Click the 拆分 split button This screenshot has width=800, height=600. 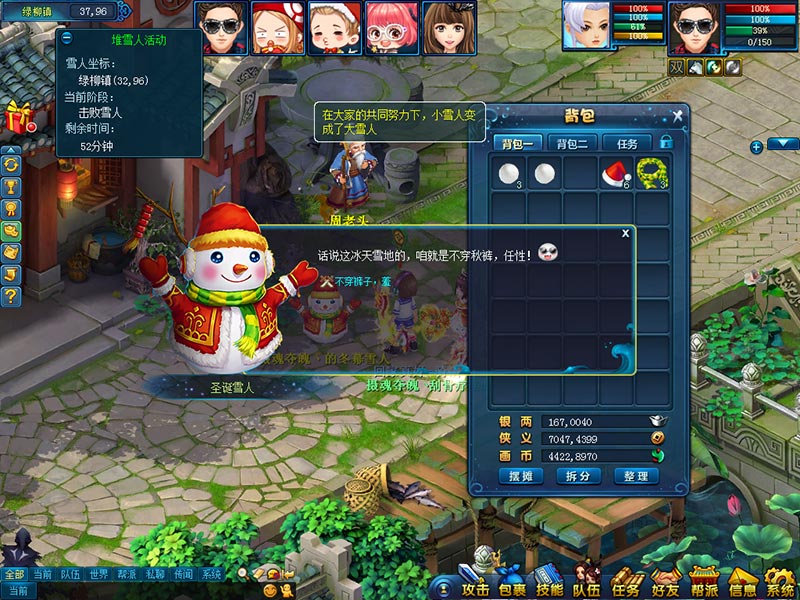[578, 476]
